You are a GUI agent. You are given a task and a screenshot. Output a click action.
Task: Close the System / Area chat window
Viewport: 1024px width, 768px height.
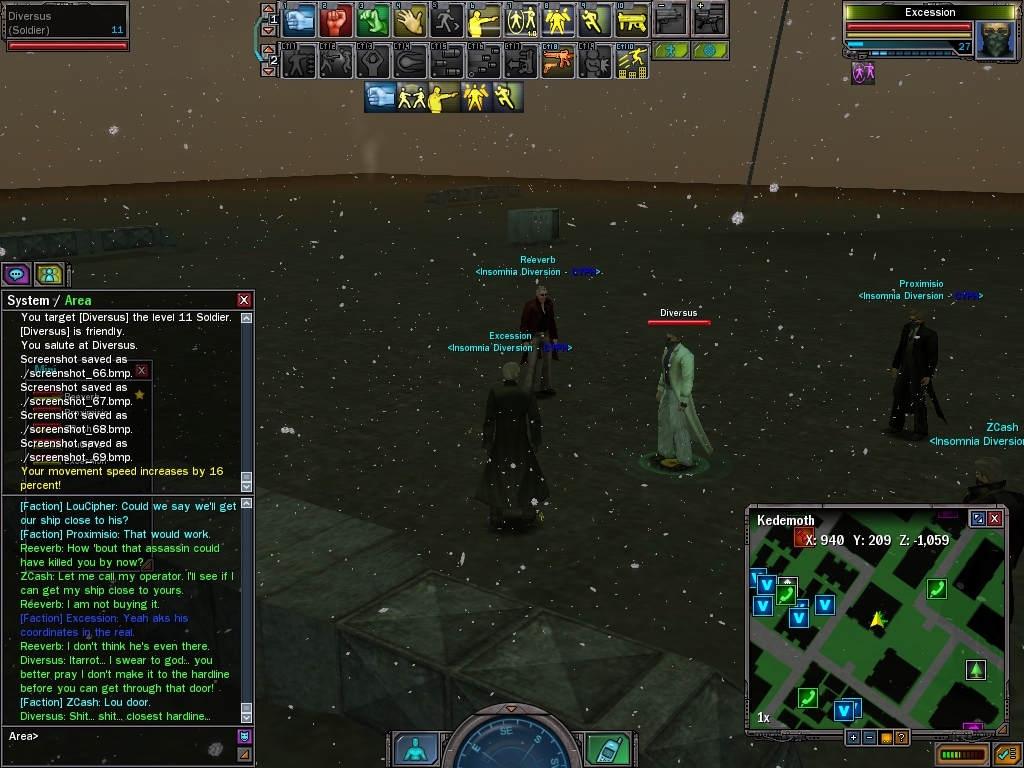click(244, 300)
